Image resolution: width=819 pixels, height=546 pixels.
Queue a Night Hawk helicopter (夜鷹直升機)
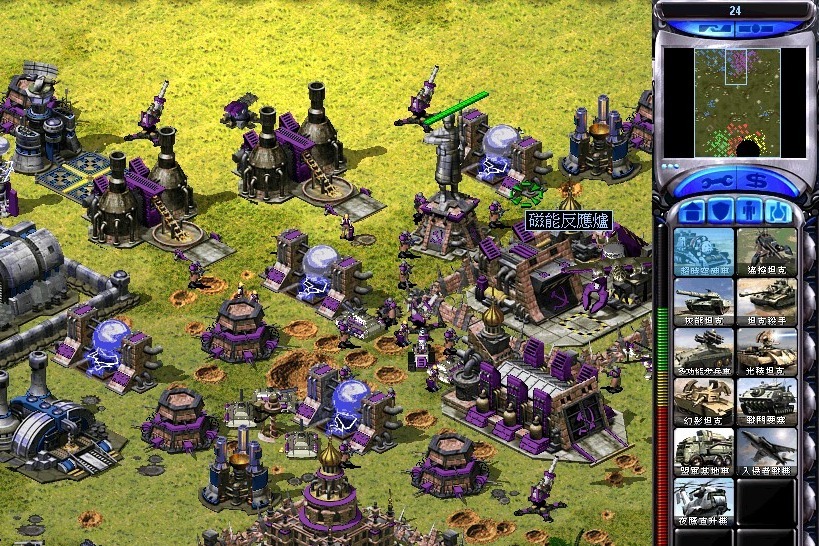(703, 501)
